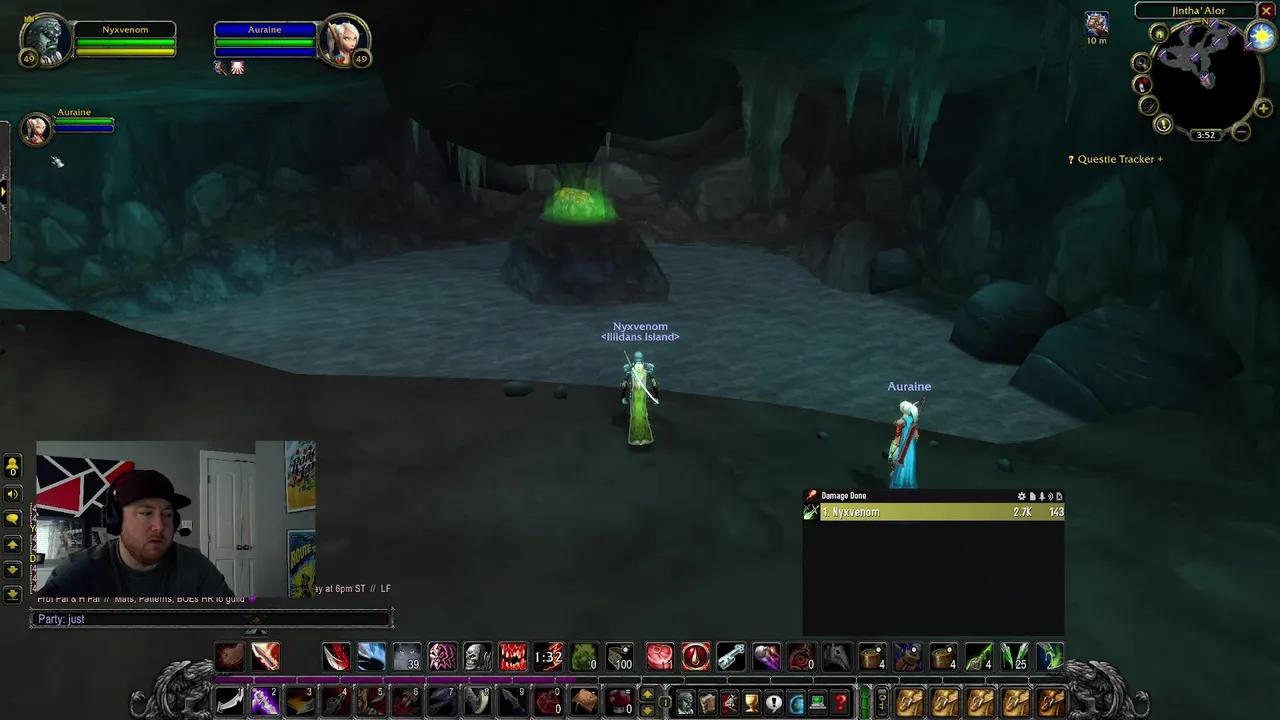Viewport: 1280px width, 720px height.
Task: Open the quest log exclamation micro-menu button
Action: tap(773, 701)
